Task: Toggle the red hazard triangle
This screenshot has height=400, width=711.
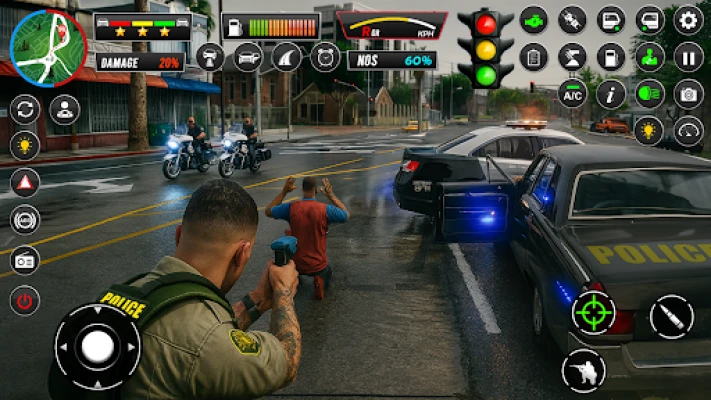Action: pos(25,183)
